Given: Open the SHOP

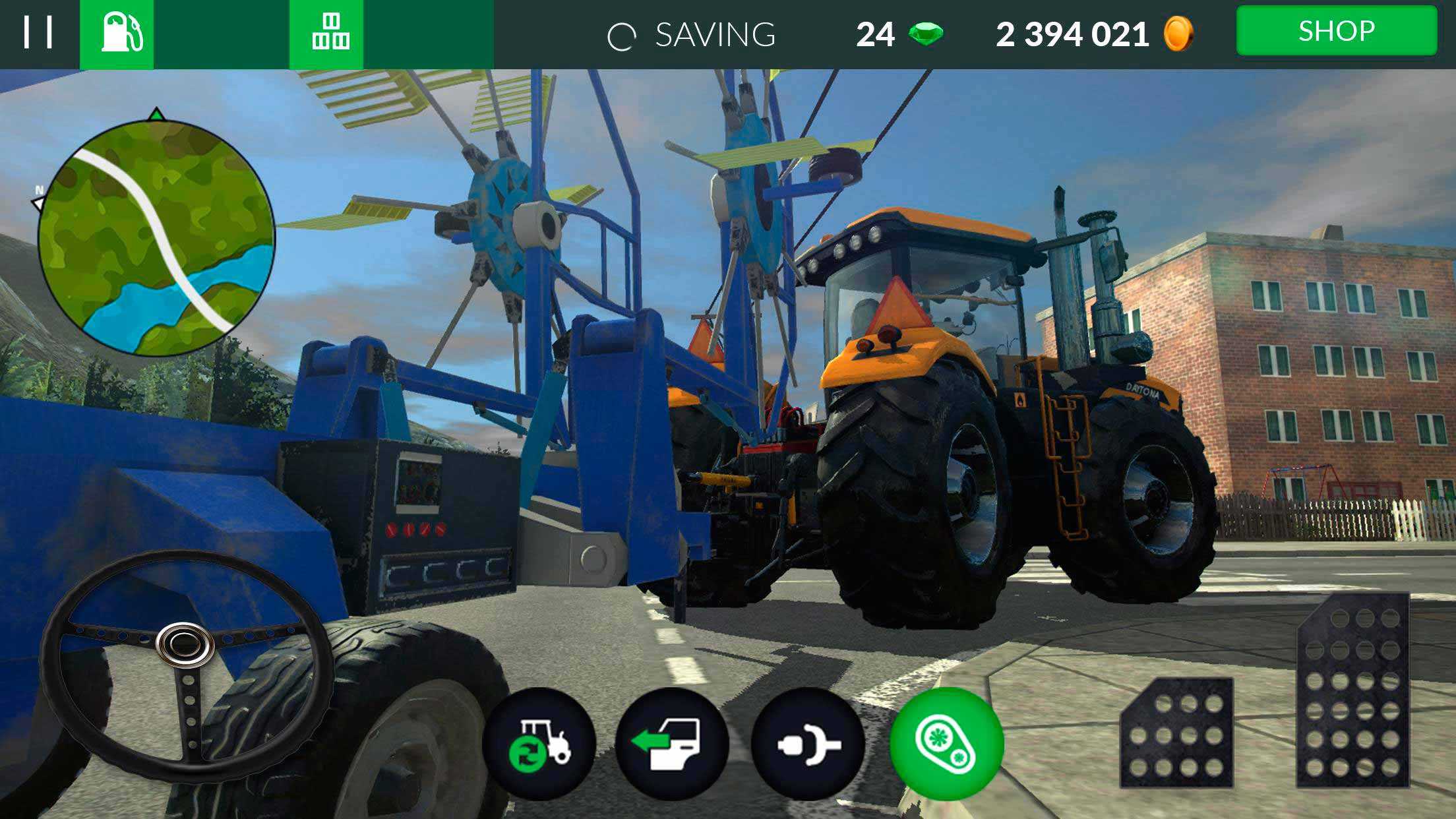Looking at the screenshot, I should click(x=1336, y=32).
